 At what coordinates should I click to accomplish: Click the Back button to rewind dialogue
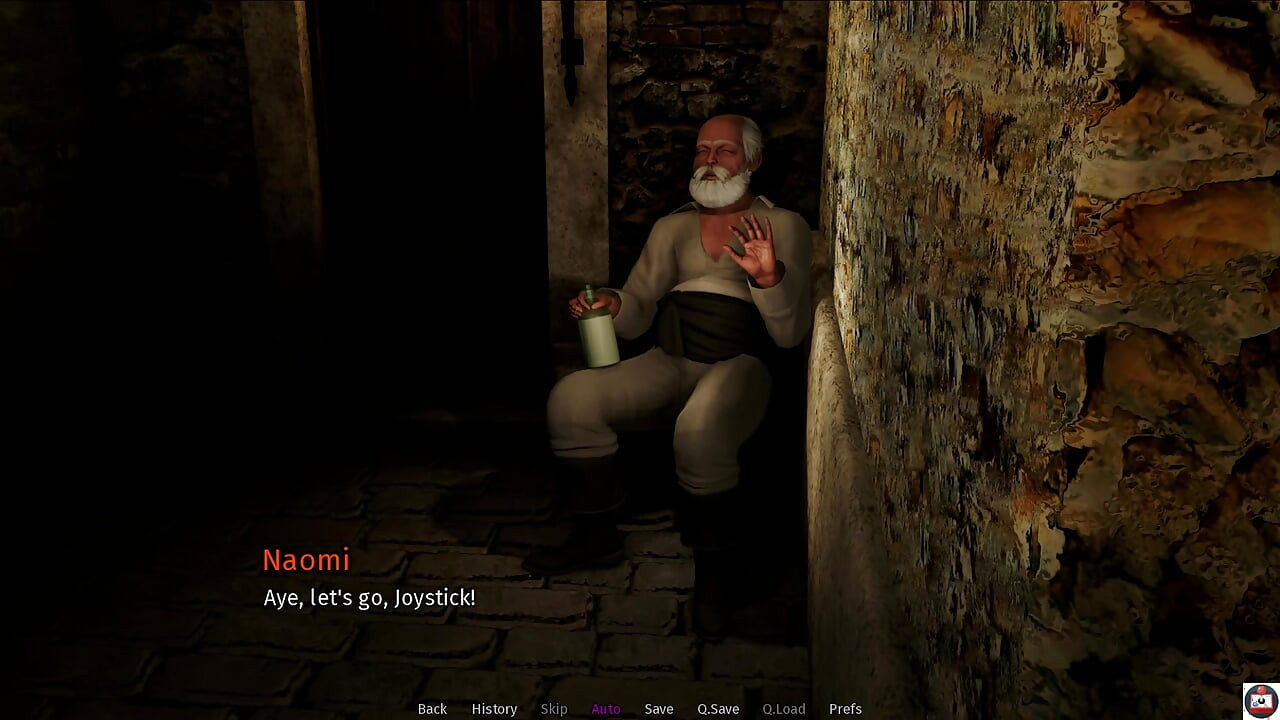pyautogui.click(x=432, y=708)
